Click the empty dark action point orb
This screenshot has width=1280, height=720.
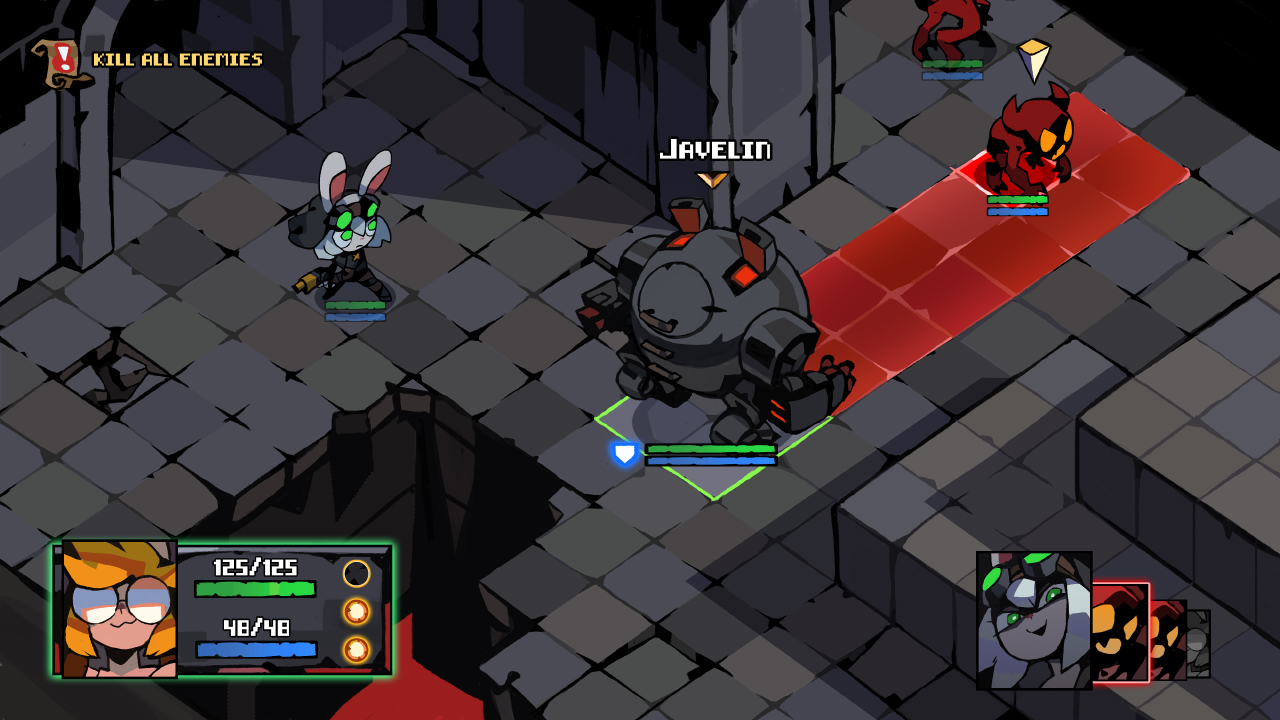(x=357, y=574)
